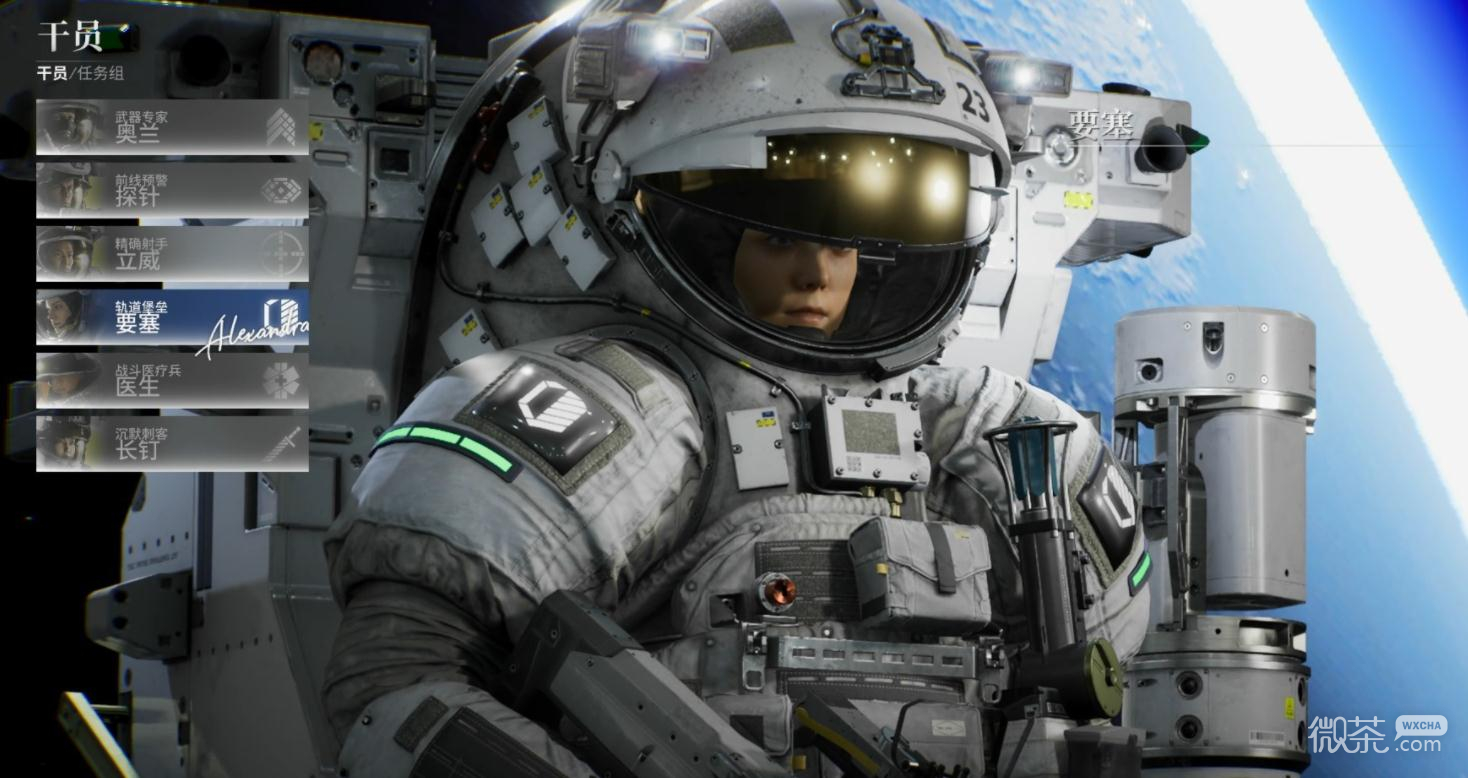Choose combat medic 医生 from the list
Screen dimensions: 1468x778
(172, 380)
